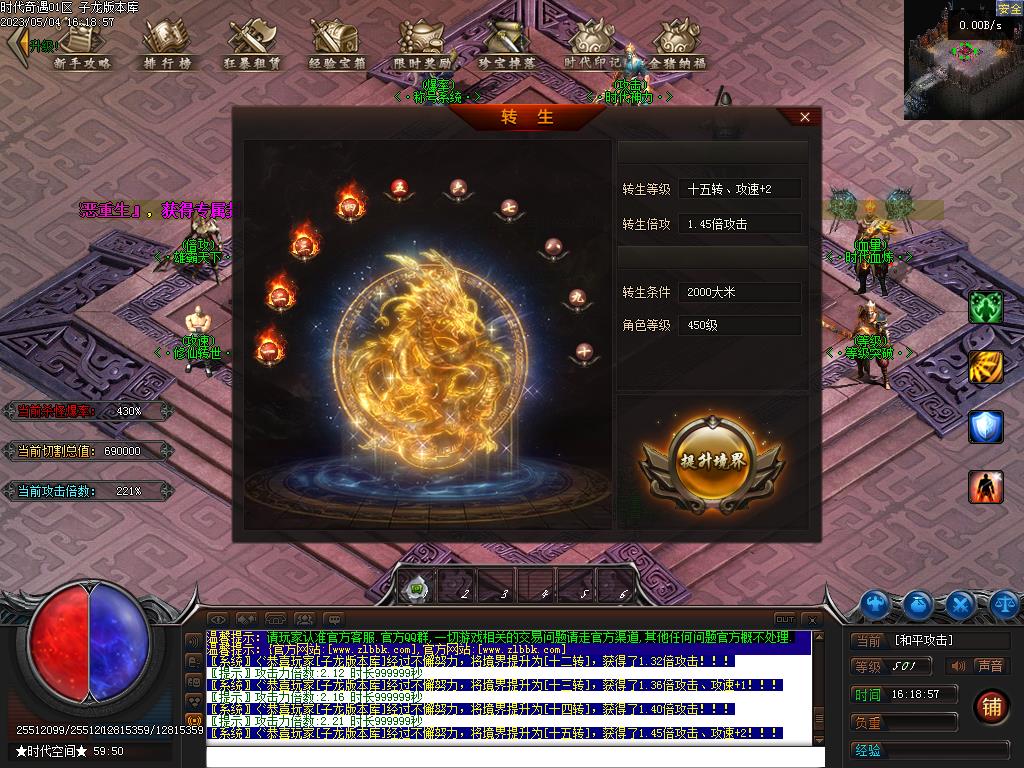
Task: Open the 新手攻略 beginner guide
Action: pos(82,44)
